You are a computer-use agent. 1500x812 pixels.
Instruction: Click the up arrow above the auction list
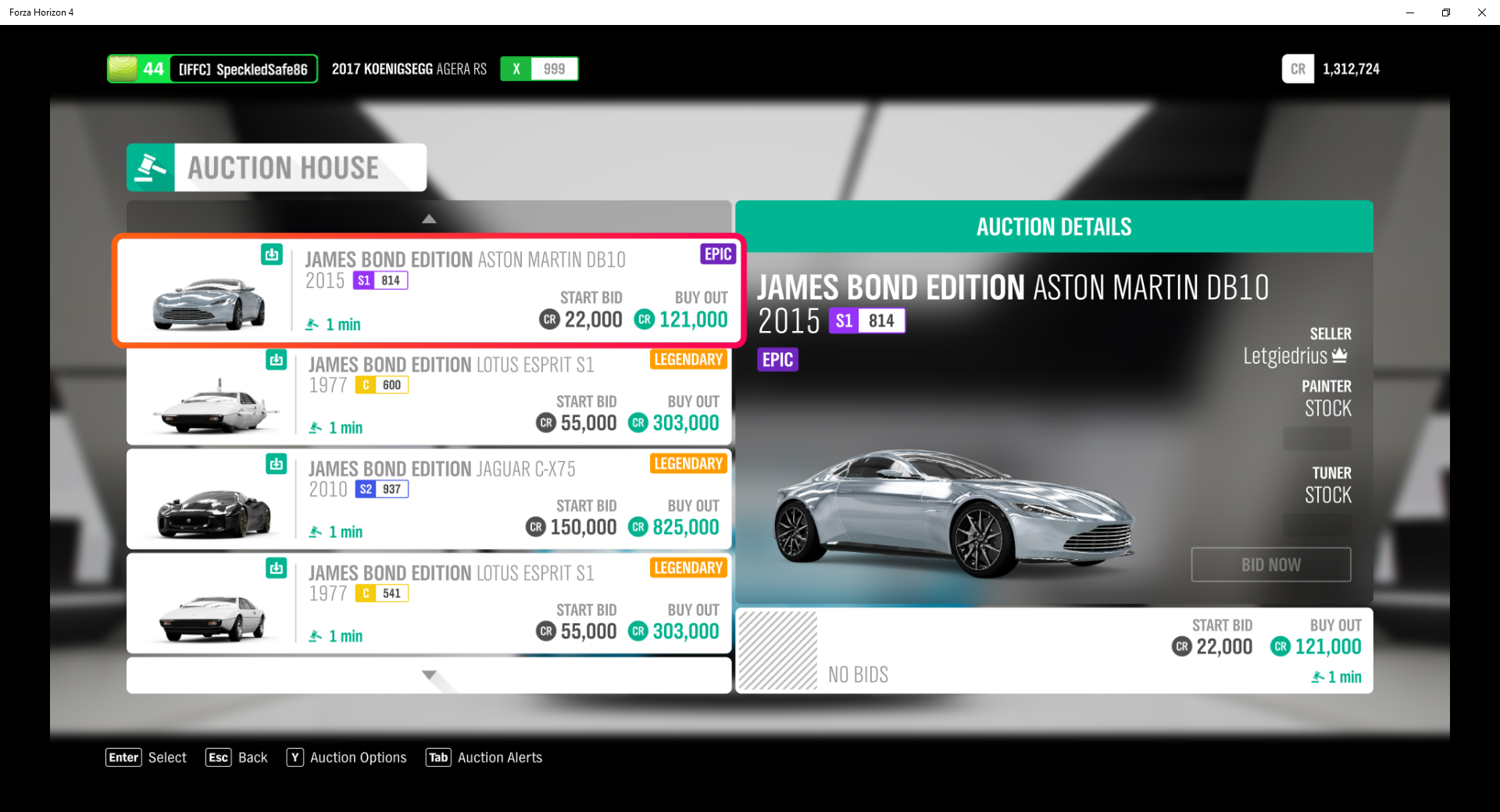(x=429, y=218)
